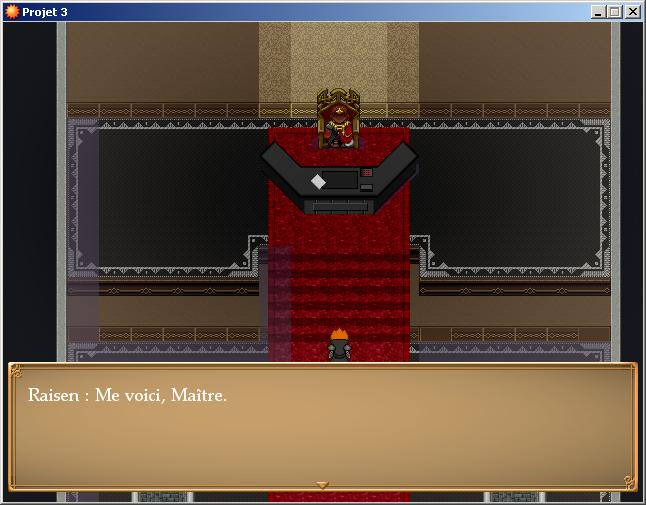Maximize the Projet 3 window
Viewport: 646px width, 505px height.
click(614, 12)
